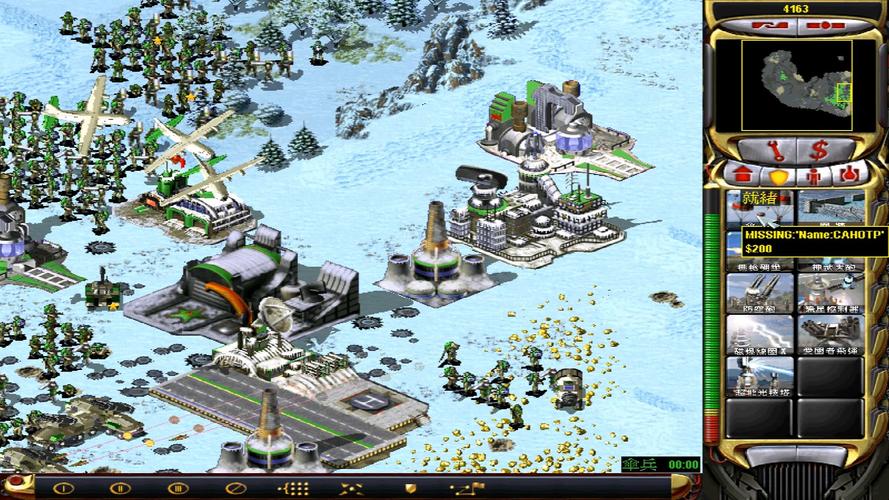Viewport: 889px width, 500px height.
Task: Click the slashed-circle command button
Action: (237, 488)
